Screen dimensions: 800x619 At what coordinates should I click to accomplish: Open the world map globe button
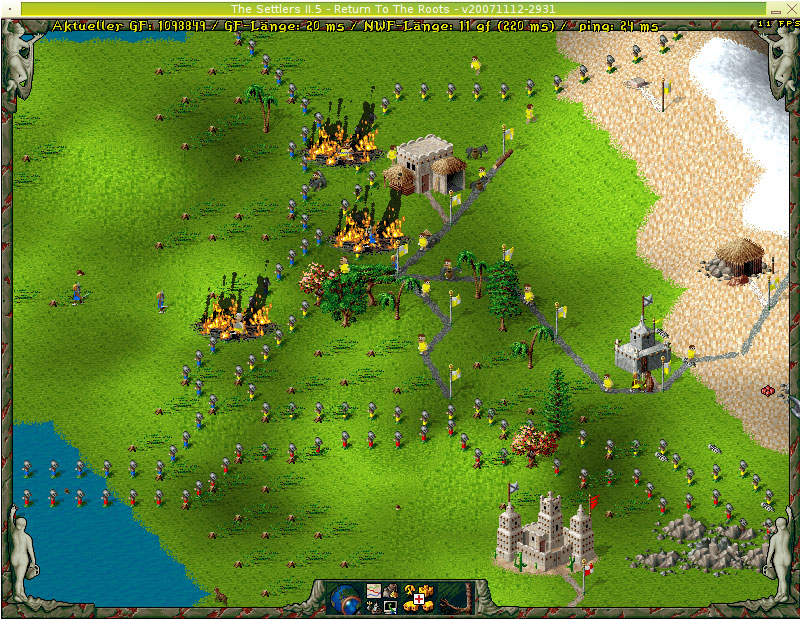click(344, 599)
